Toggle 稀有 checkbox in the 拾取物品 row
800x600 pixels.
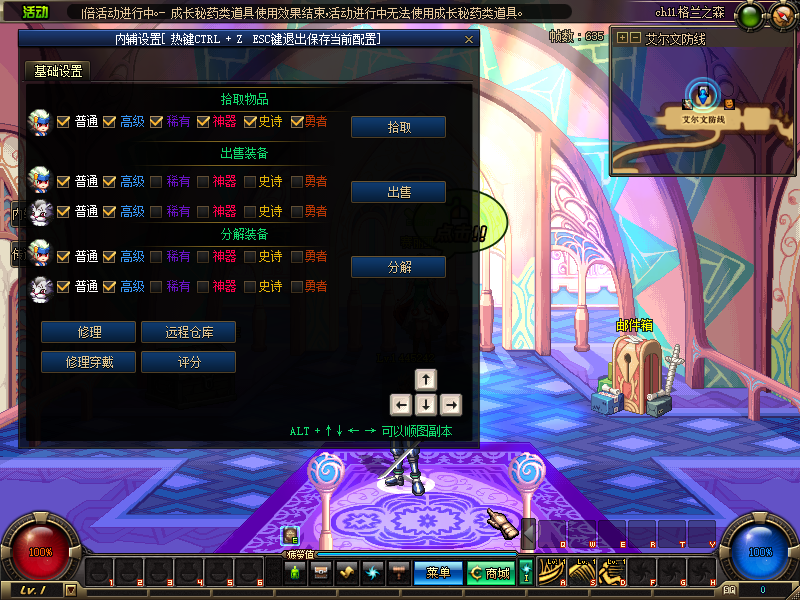point(156,122)
